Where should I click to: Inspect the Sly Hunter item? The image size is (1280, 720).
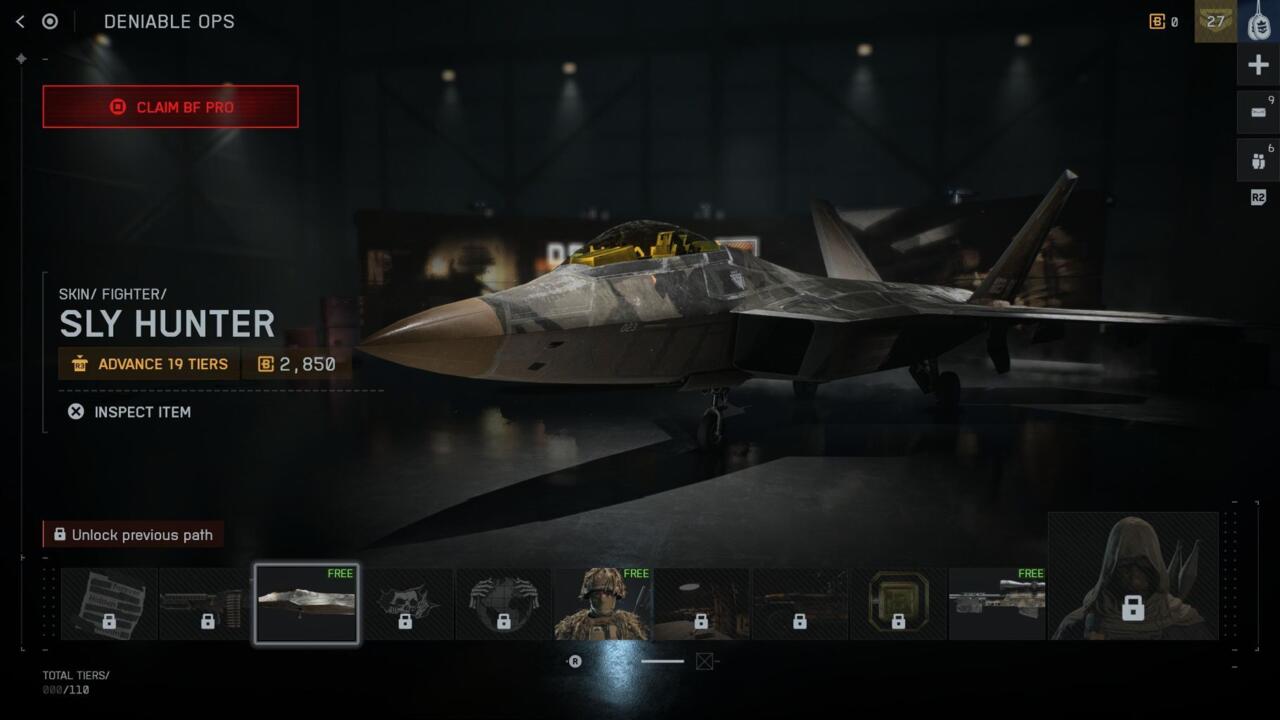(129, 412)
